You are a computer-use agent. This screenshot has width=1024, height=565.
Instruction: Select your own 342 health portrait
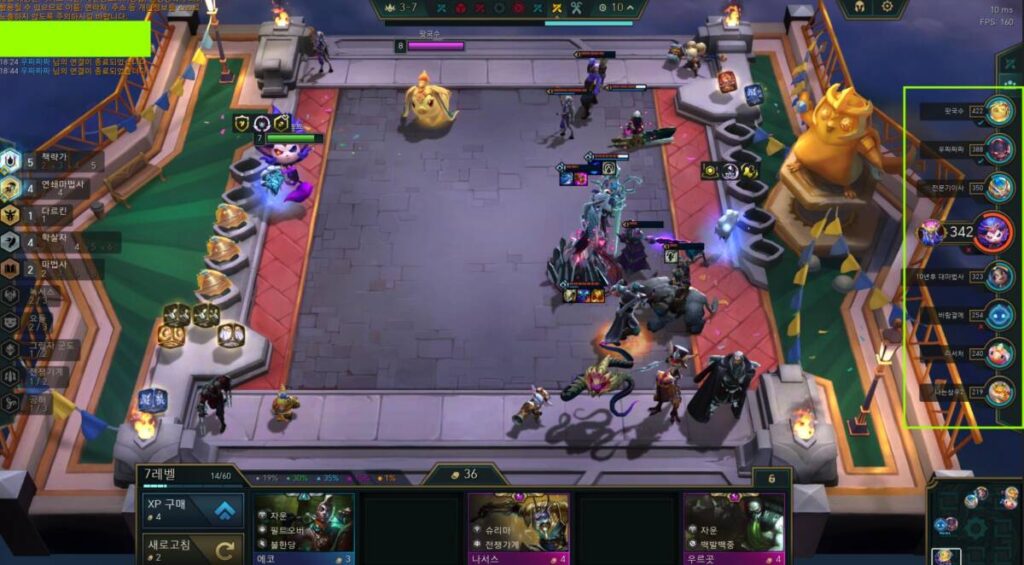993,232
